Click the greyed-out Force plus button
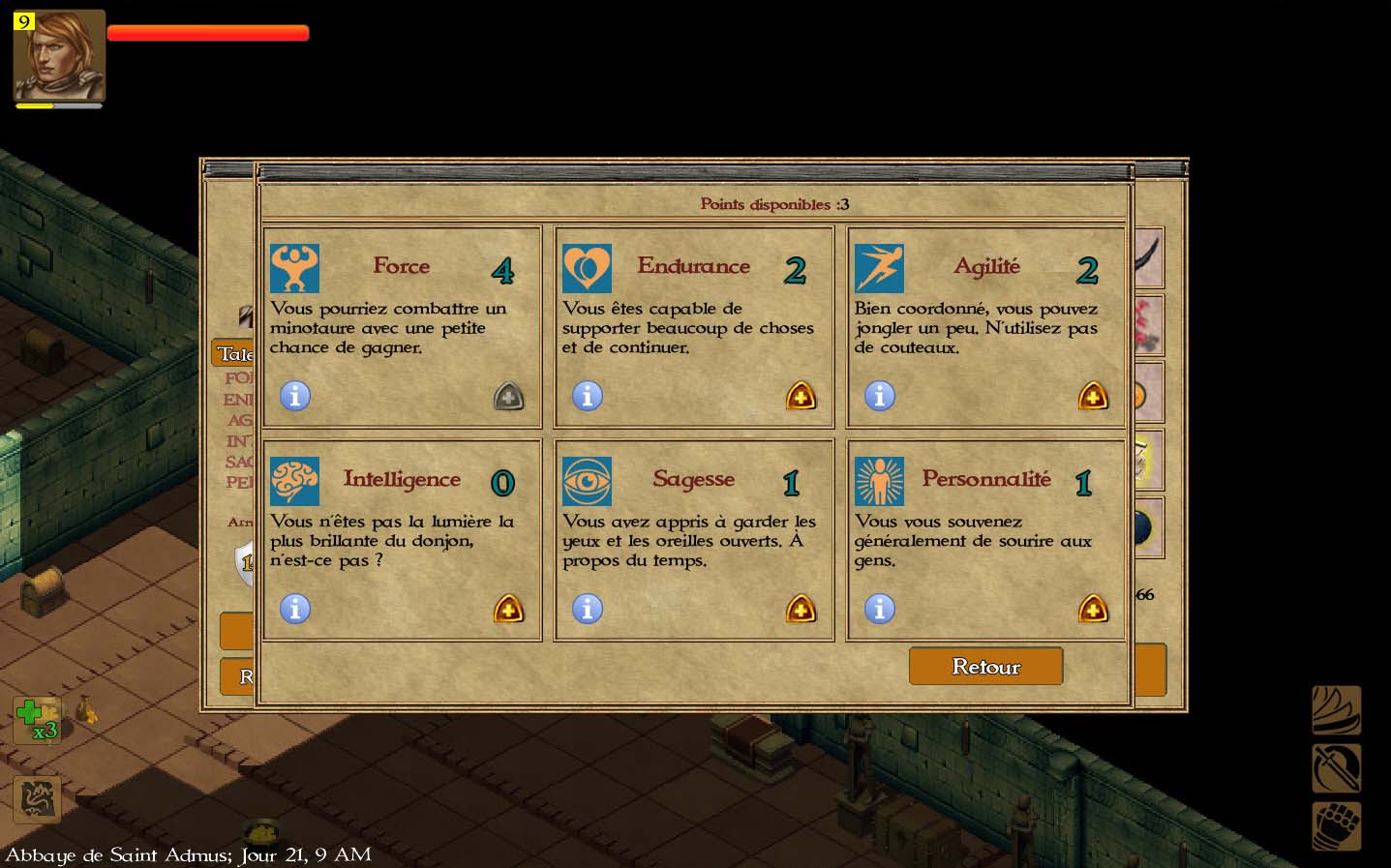The height and width of the screenshot is (868, 1391). pos(508,396)
